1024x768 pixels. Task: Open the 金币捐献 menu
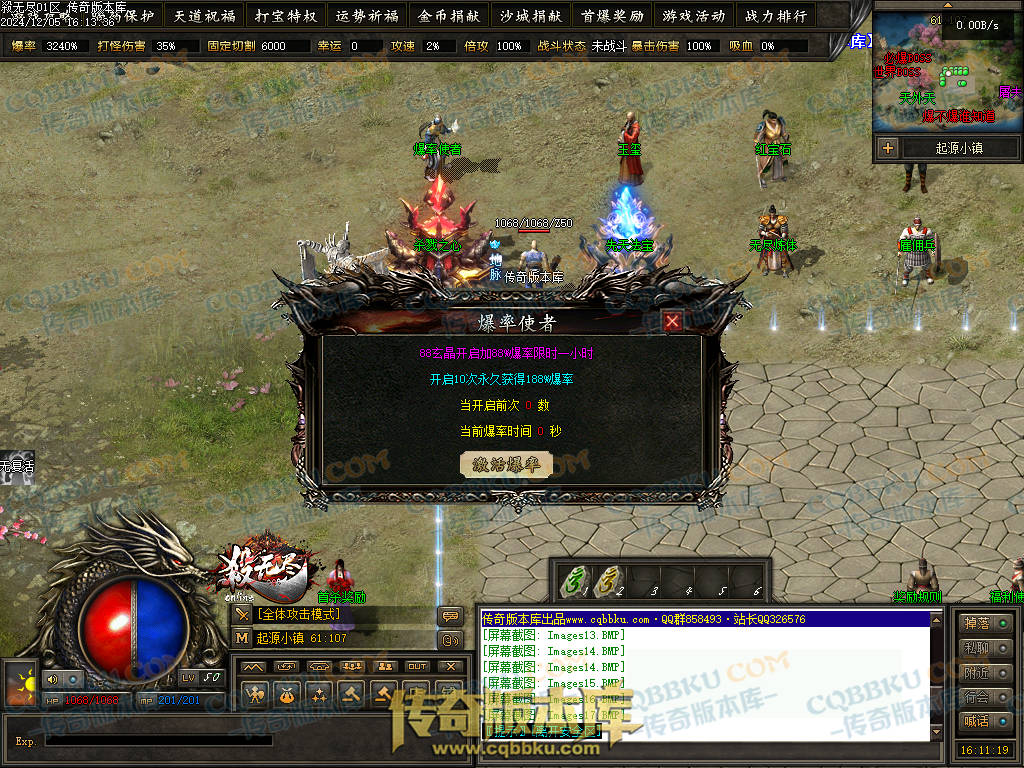click(449, 16)
